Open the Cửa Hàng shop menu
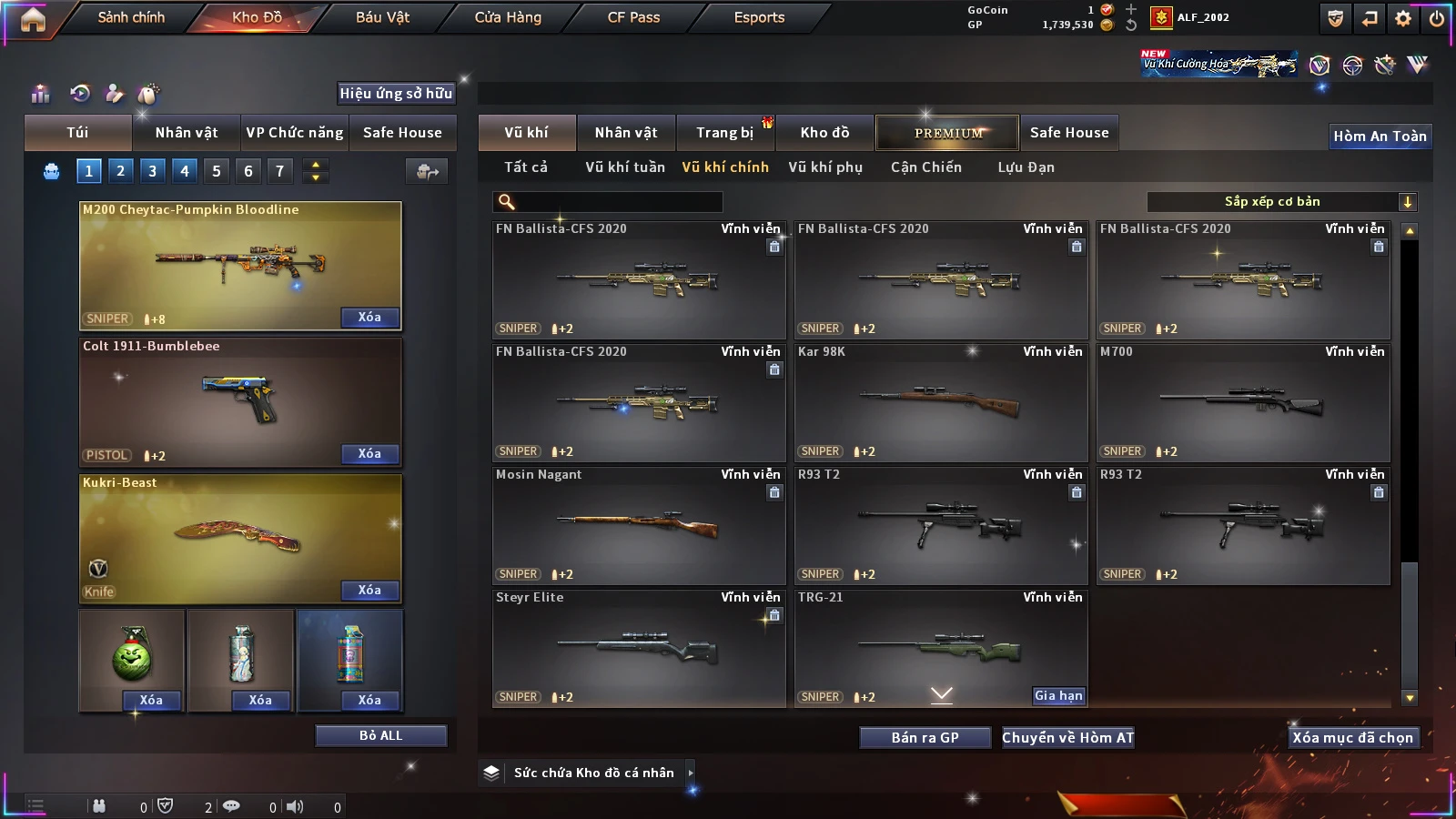 (x=508, y=17)
